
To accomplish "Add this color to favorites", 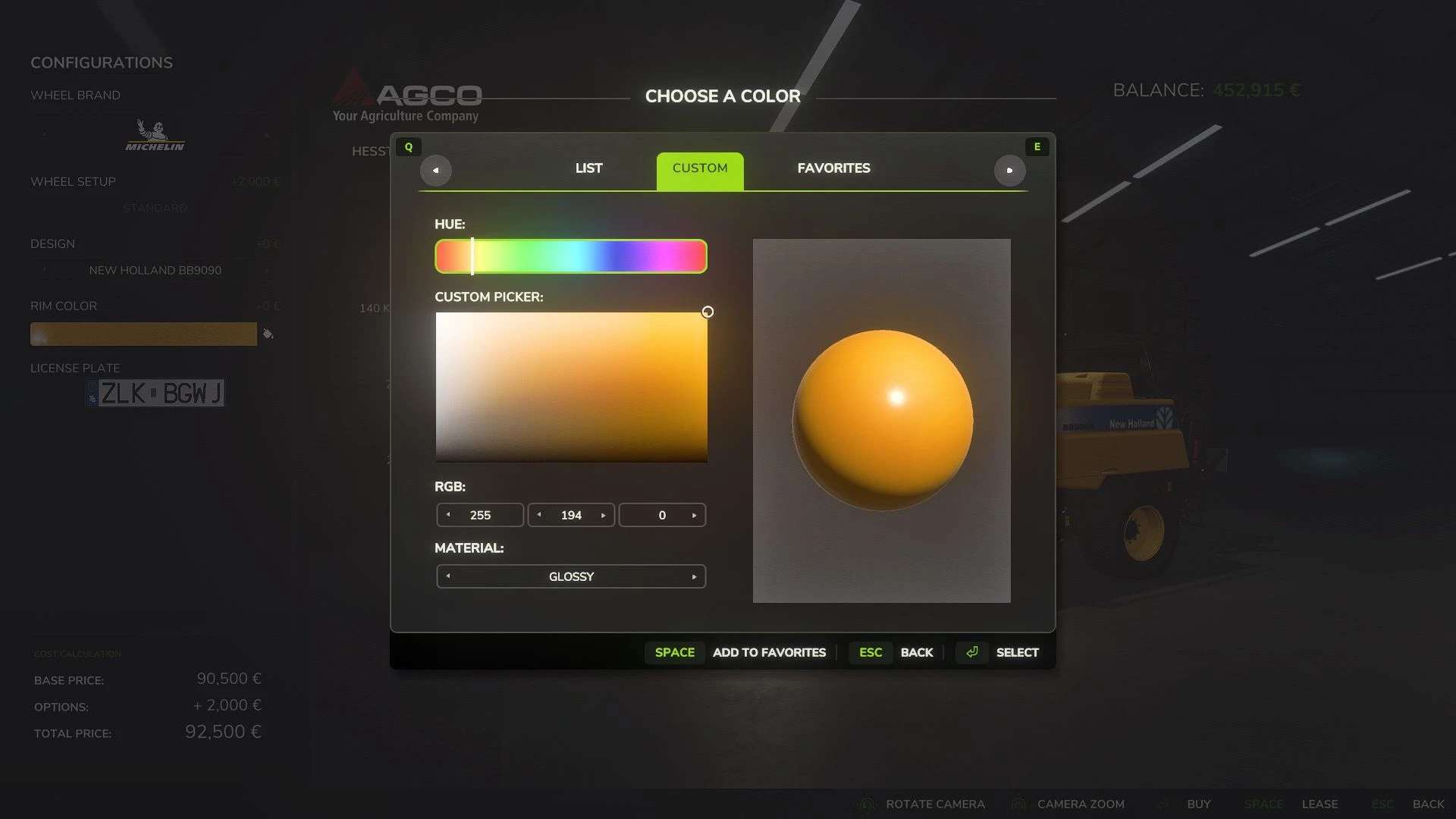I will point(768,653).
